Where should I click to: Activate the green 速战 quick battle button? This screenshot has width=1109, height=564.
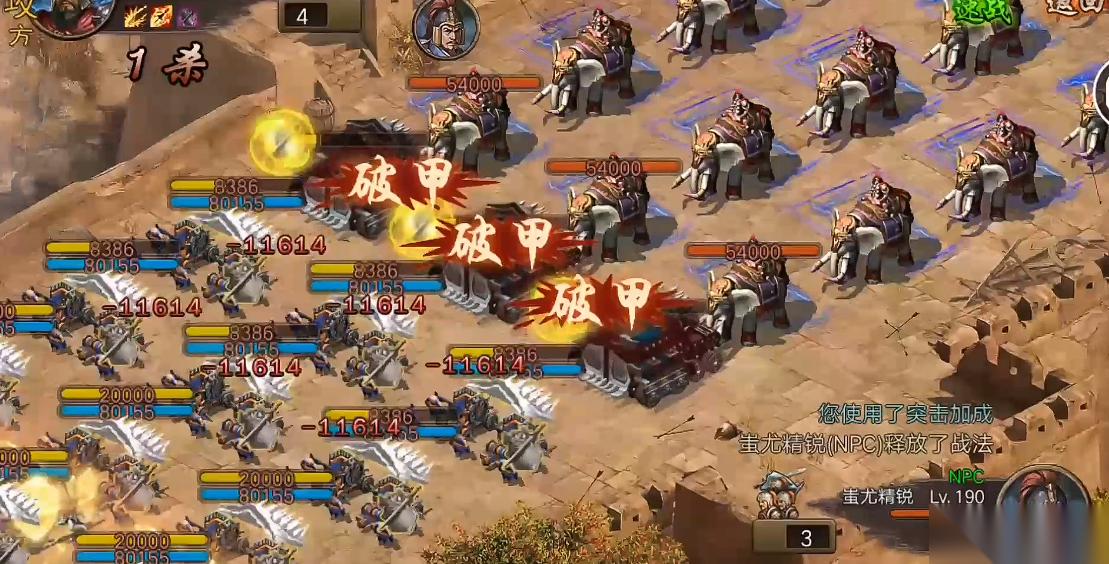(981, 10)
